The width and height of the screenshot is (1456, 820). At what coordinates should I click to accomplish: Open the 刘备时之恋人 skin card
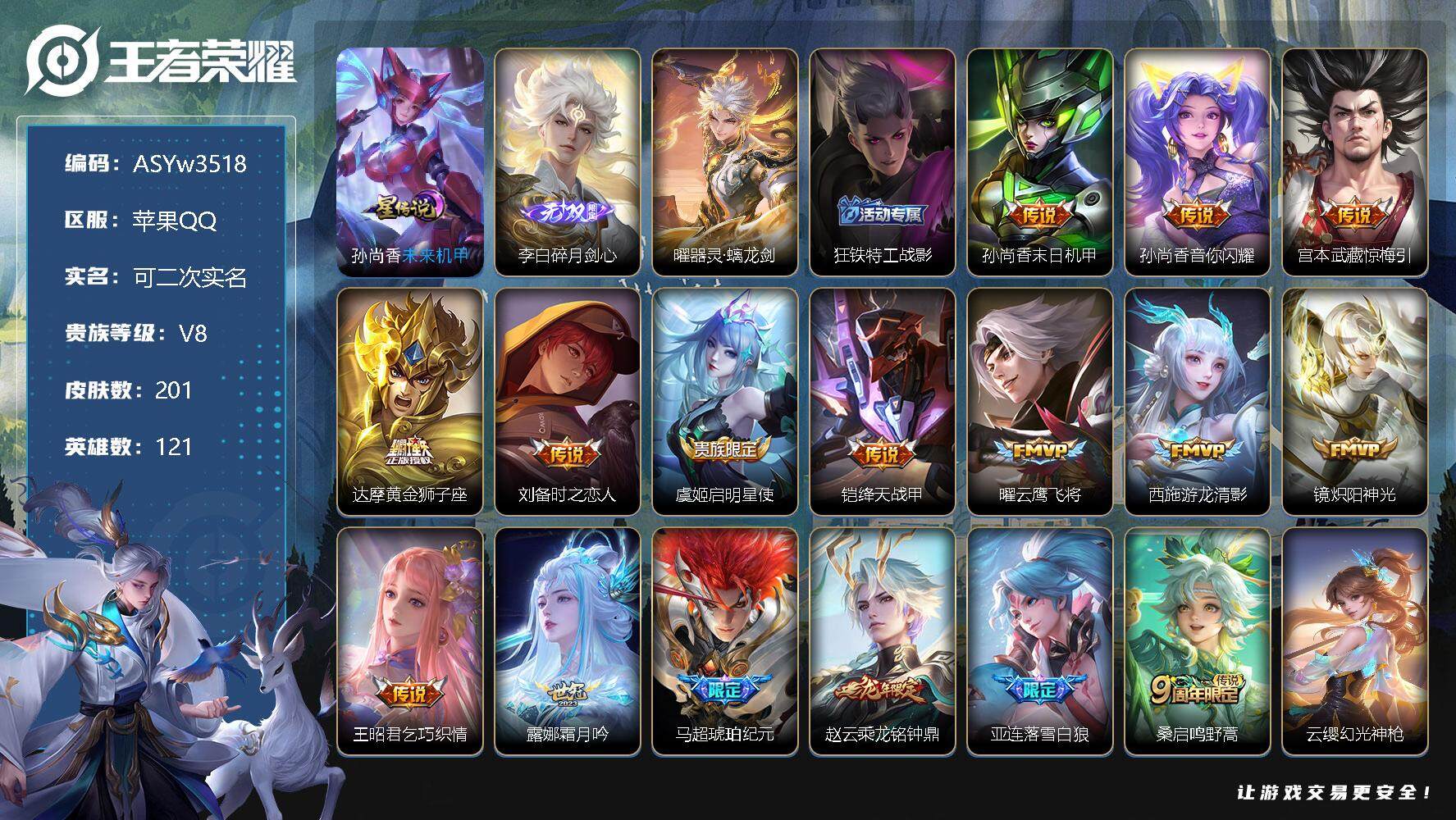point(568,401)
